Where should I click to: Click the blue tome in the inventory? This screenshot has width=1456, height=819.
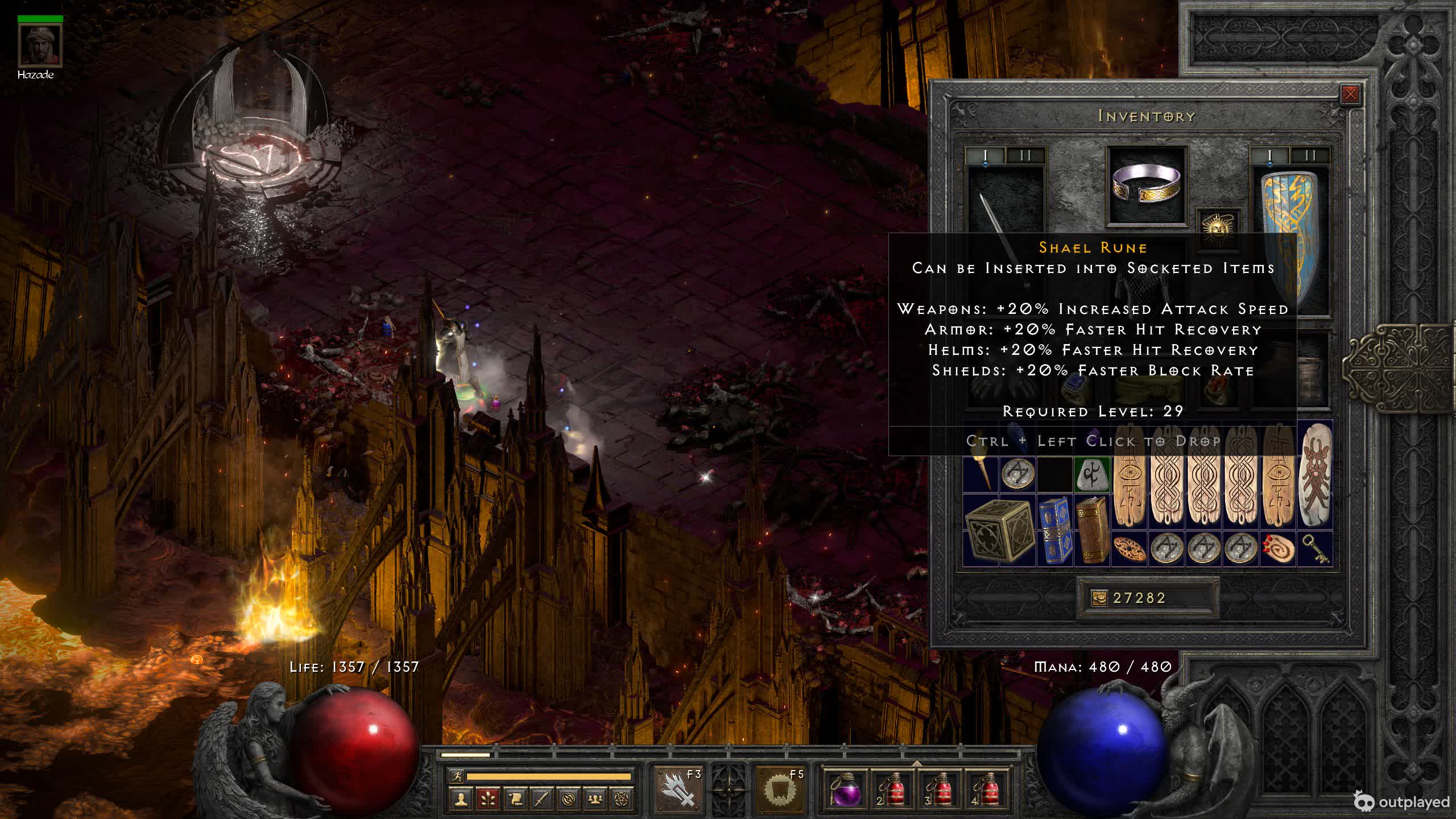[1054, 530]
